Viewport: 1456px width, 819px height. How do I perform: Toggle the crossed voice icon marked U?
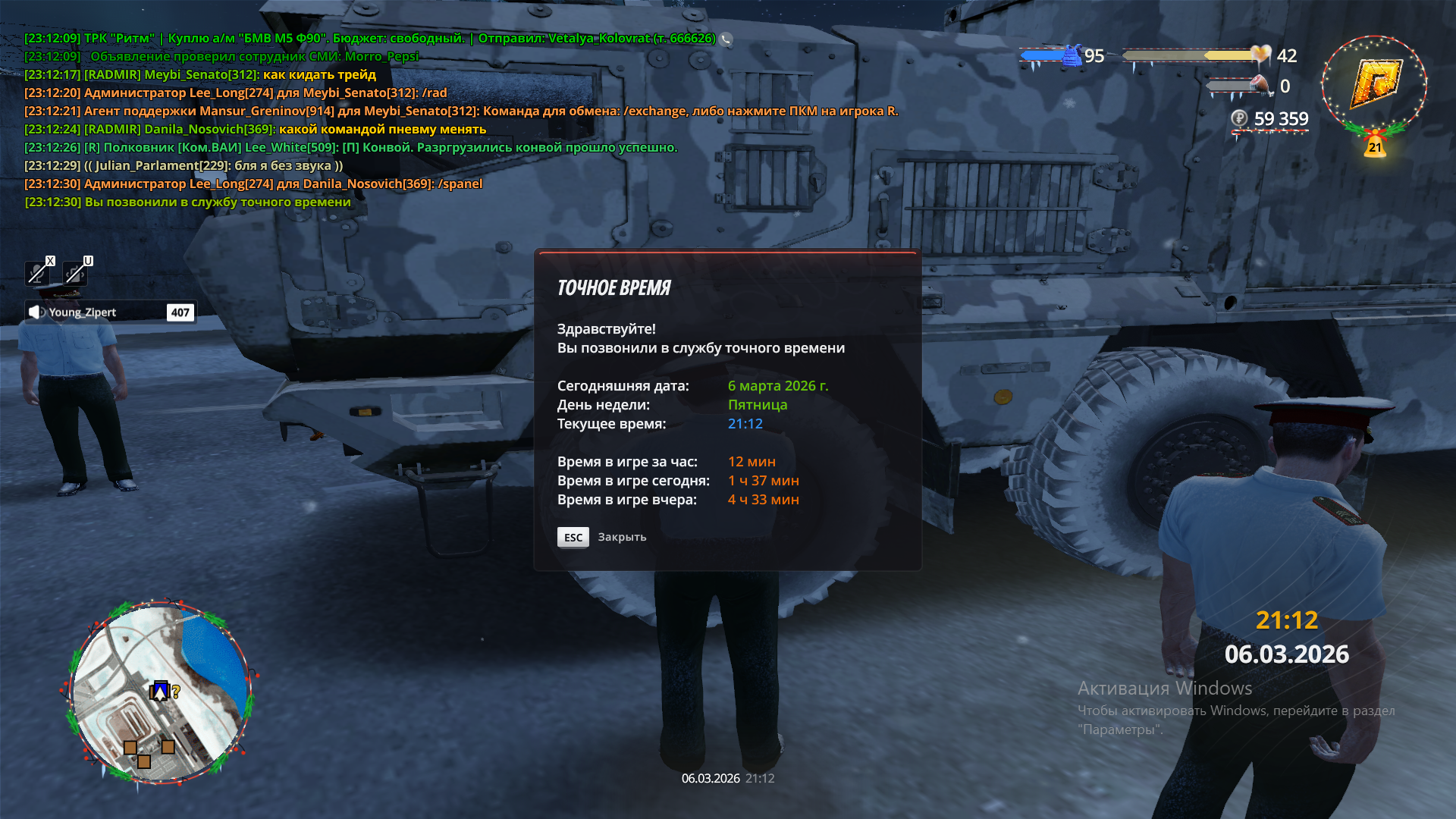[x=76, y=272]
